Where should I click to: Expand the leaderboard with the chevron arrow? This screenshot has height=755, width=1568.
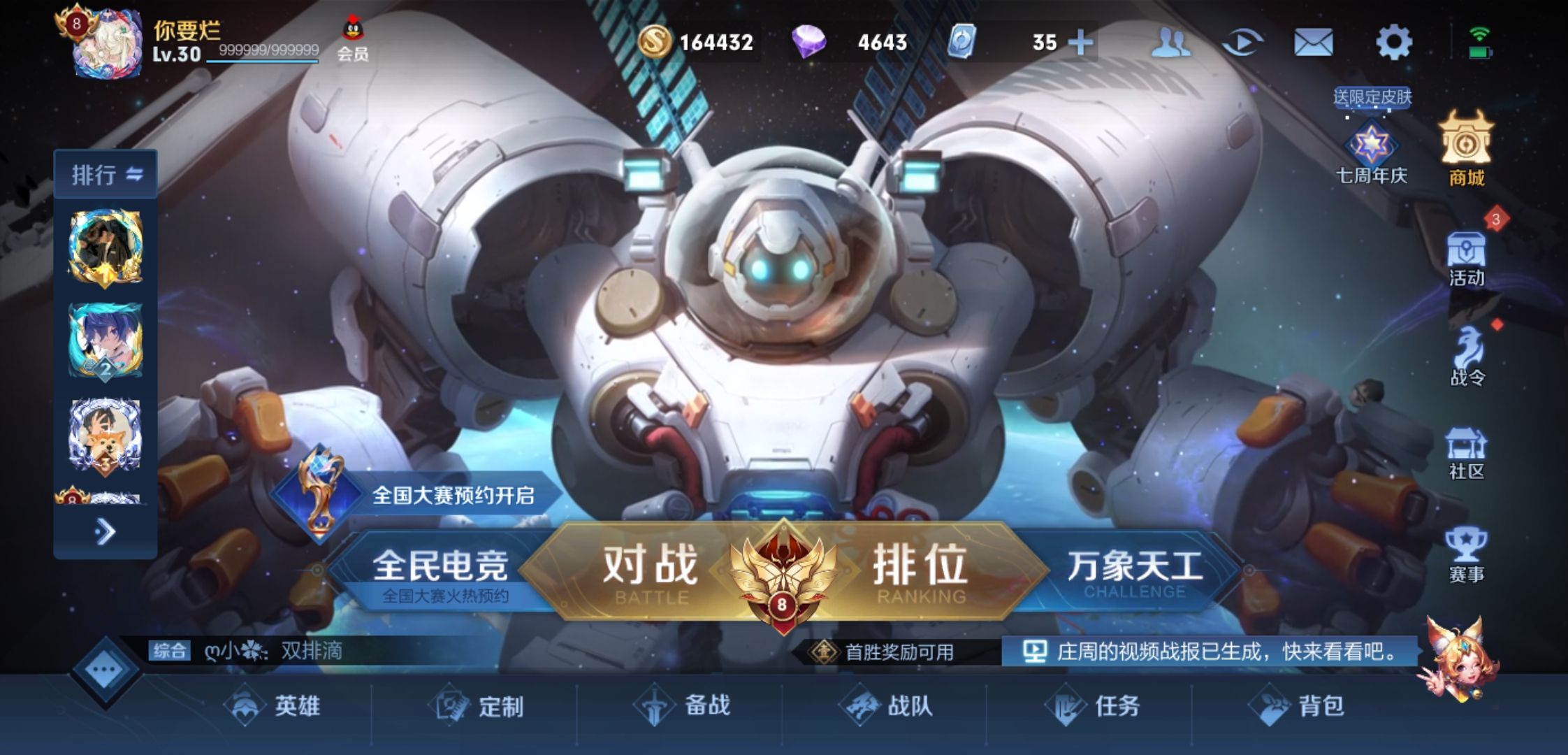click(x=106, y=533)
